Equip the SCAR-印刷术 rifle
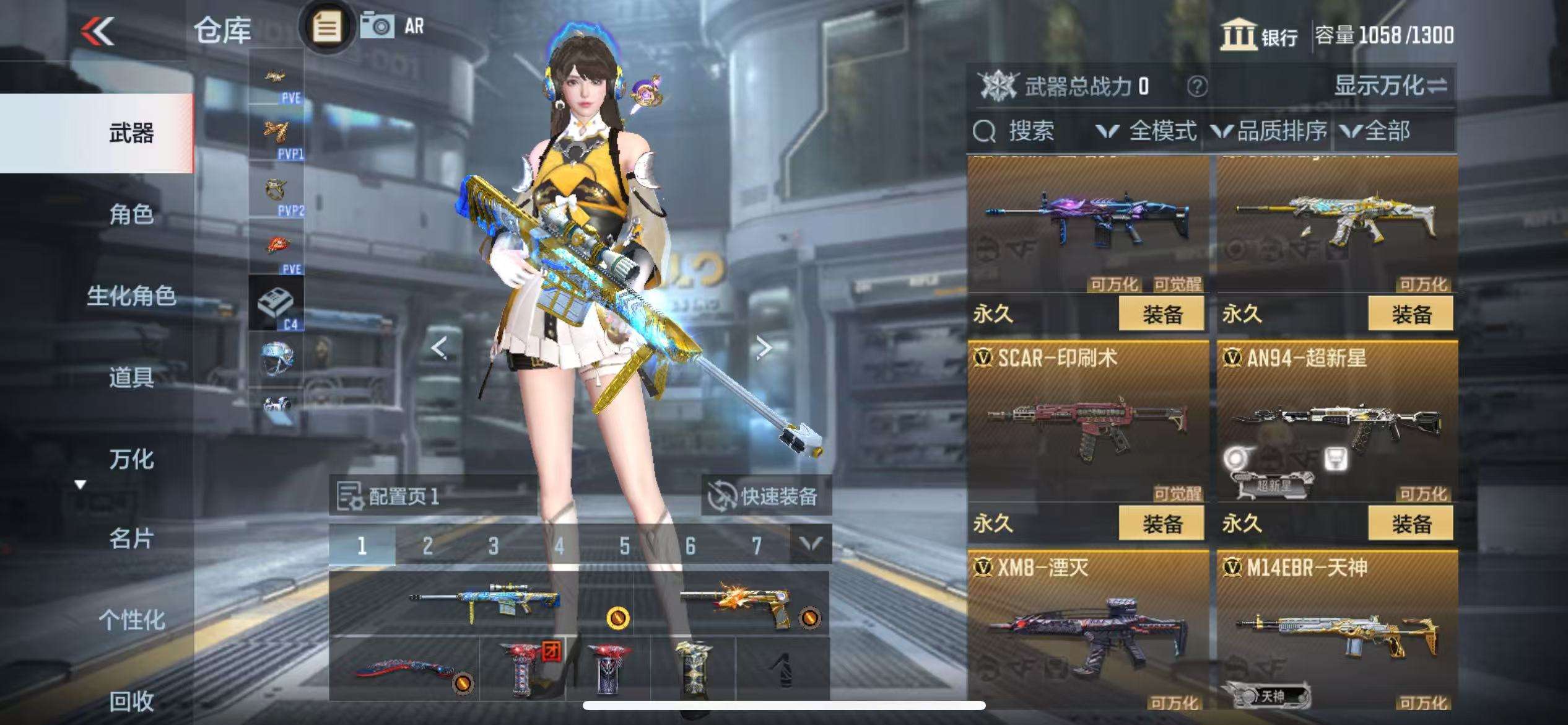The height and width of the screenshot is (725, 1568). 1161,524
